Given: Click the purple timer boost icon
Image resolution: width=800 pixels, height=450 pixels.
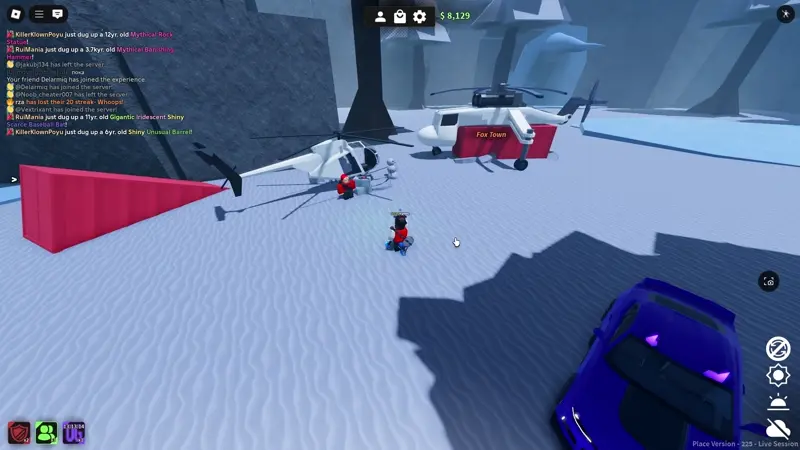Looking at the screenshot, I should tap(74, 432).
